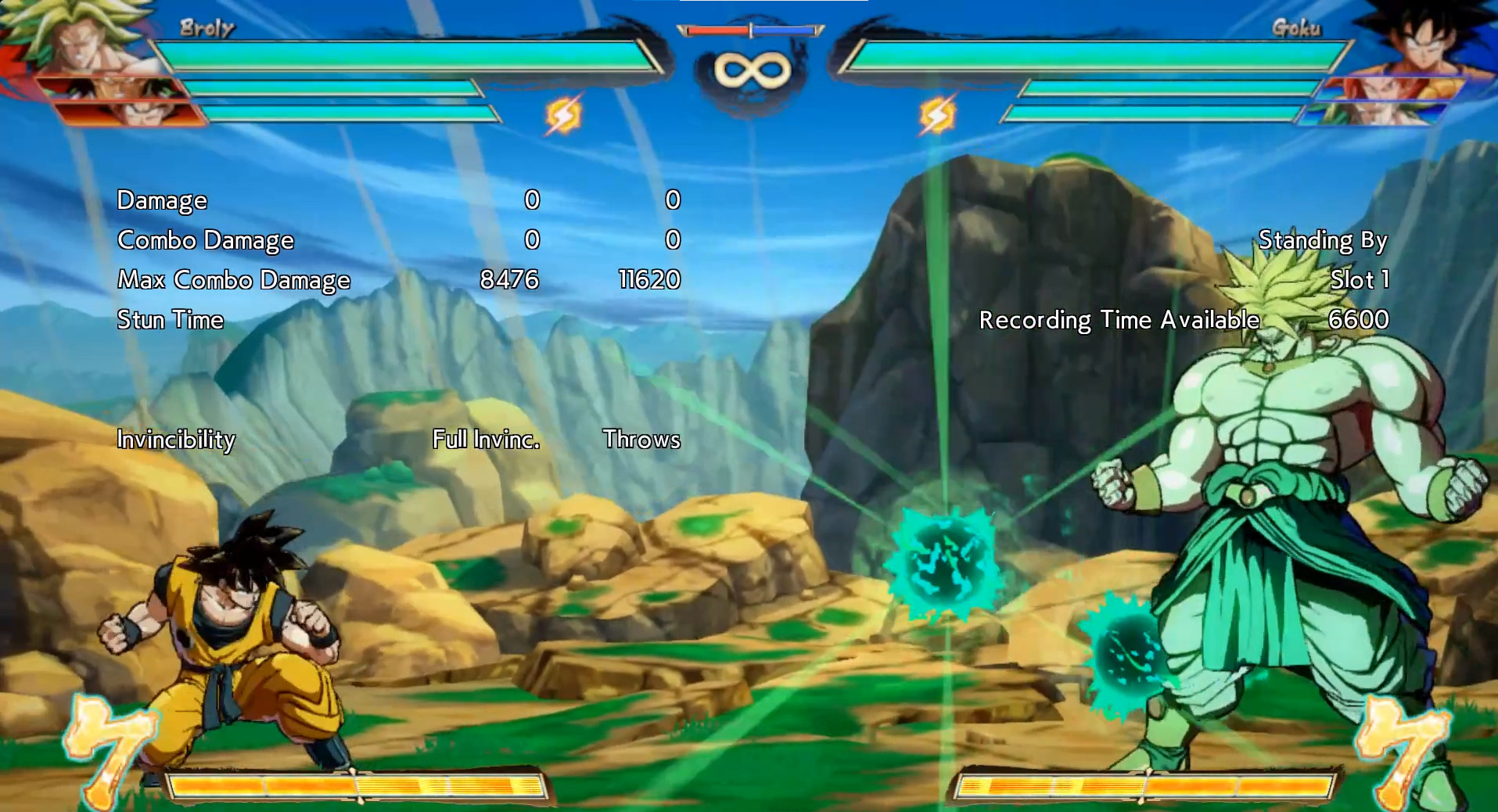
Task: Toggle the Standing By recording status
Action: point(1324,240)
